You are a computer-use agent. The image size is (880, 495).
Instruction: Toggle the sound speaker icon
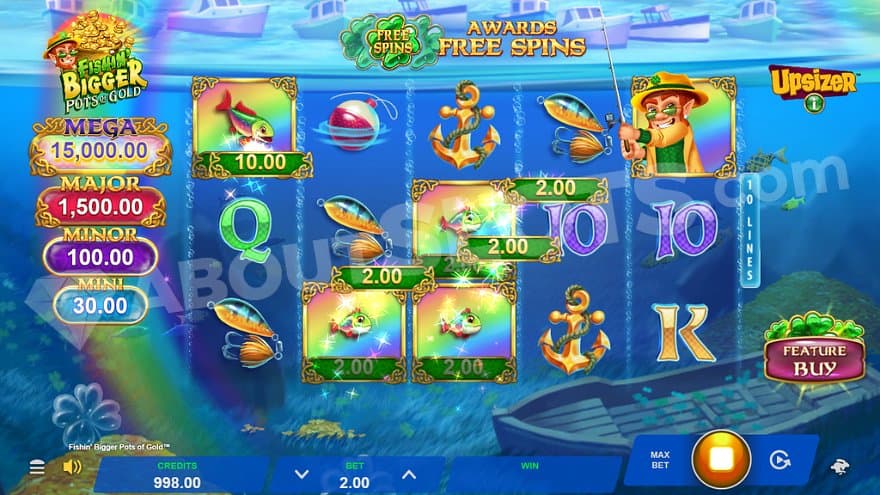(x=72, y=467)
